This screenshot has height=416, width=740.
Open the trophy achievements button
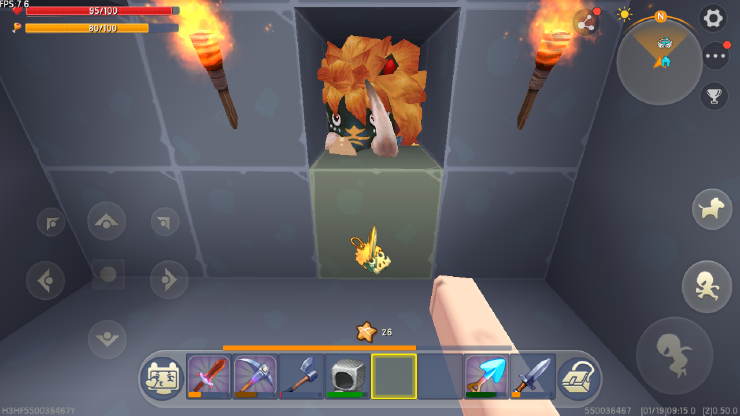pyautogui.click(x=714, y=96)
